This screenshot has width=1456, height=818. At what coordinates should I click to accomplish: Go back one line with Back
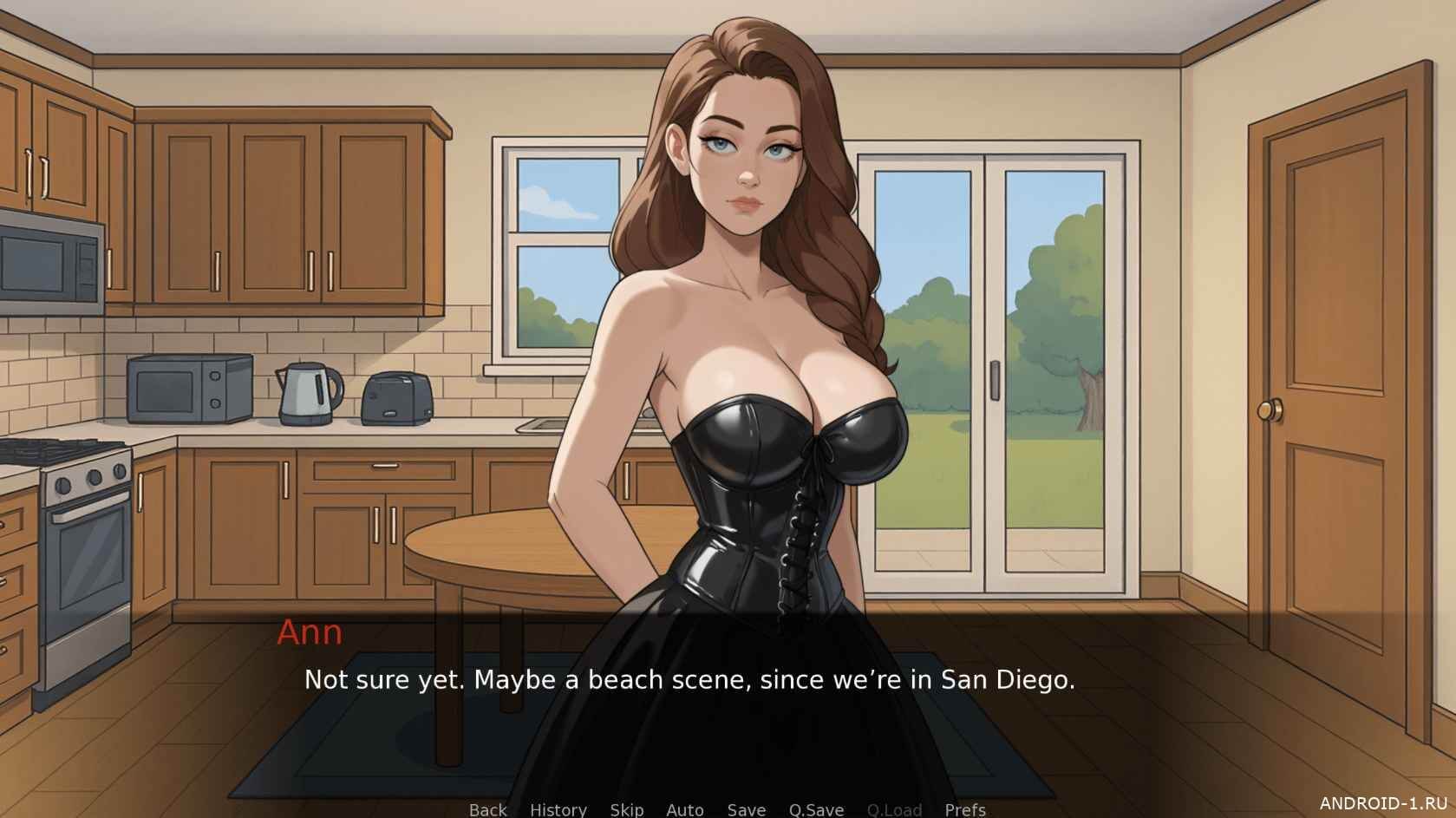(x=487, y=809)
